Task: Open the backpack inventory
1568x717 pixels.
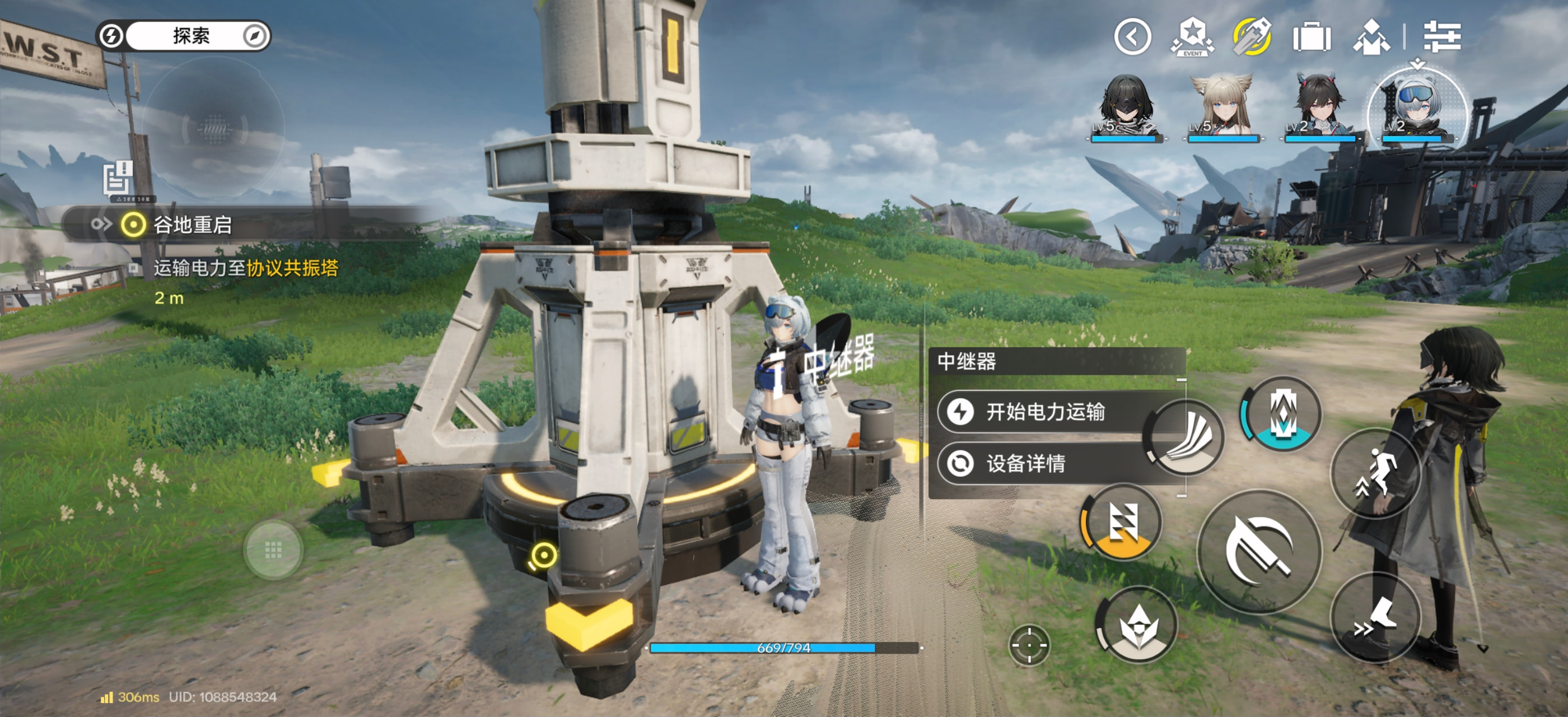Action: [1311, 38]
